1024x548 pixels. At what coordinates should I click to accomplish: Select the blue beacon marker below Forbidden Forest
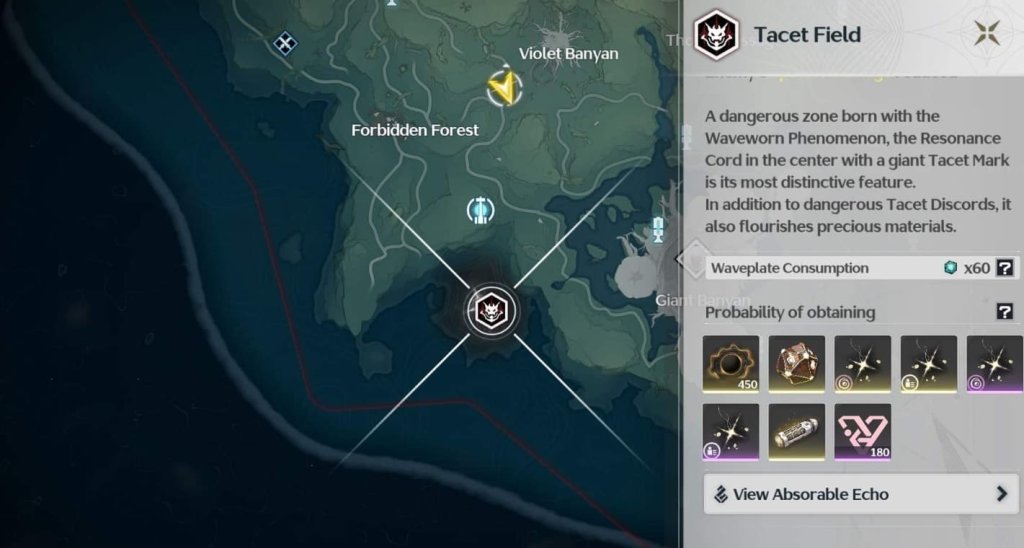(x=481, y=211)
